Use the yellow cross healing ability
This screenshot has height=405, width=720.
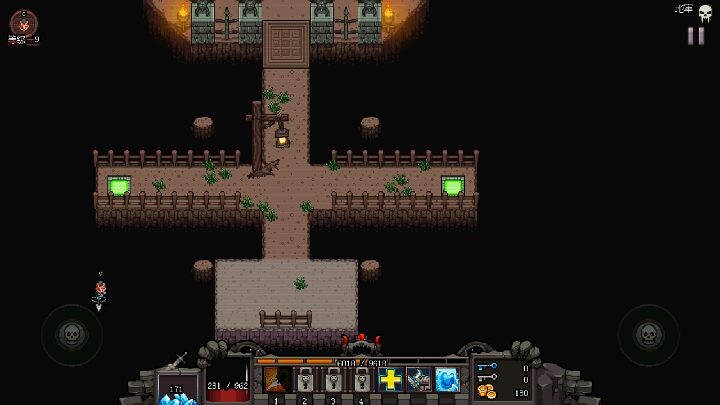click(390, 380)
